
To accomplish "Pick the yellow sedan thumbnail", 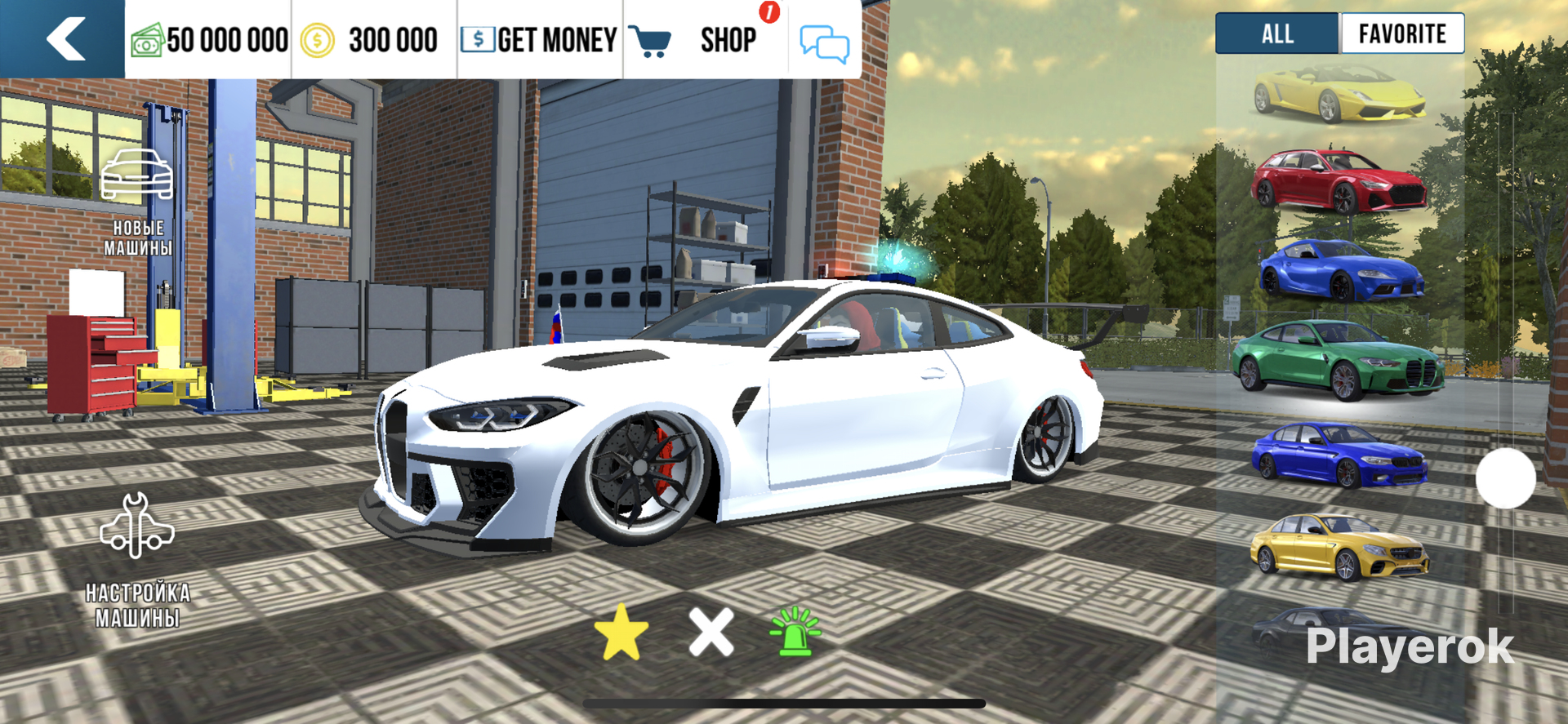I will click(x=1339, y=547).
